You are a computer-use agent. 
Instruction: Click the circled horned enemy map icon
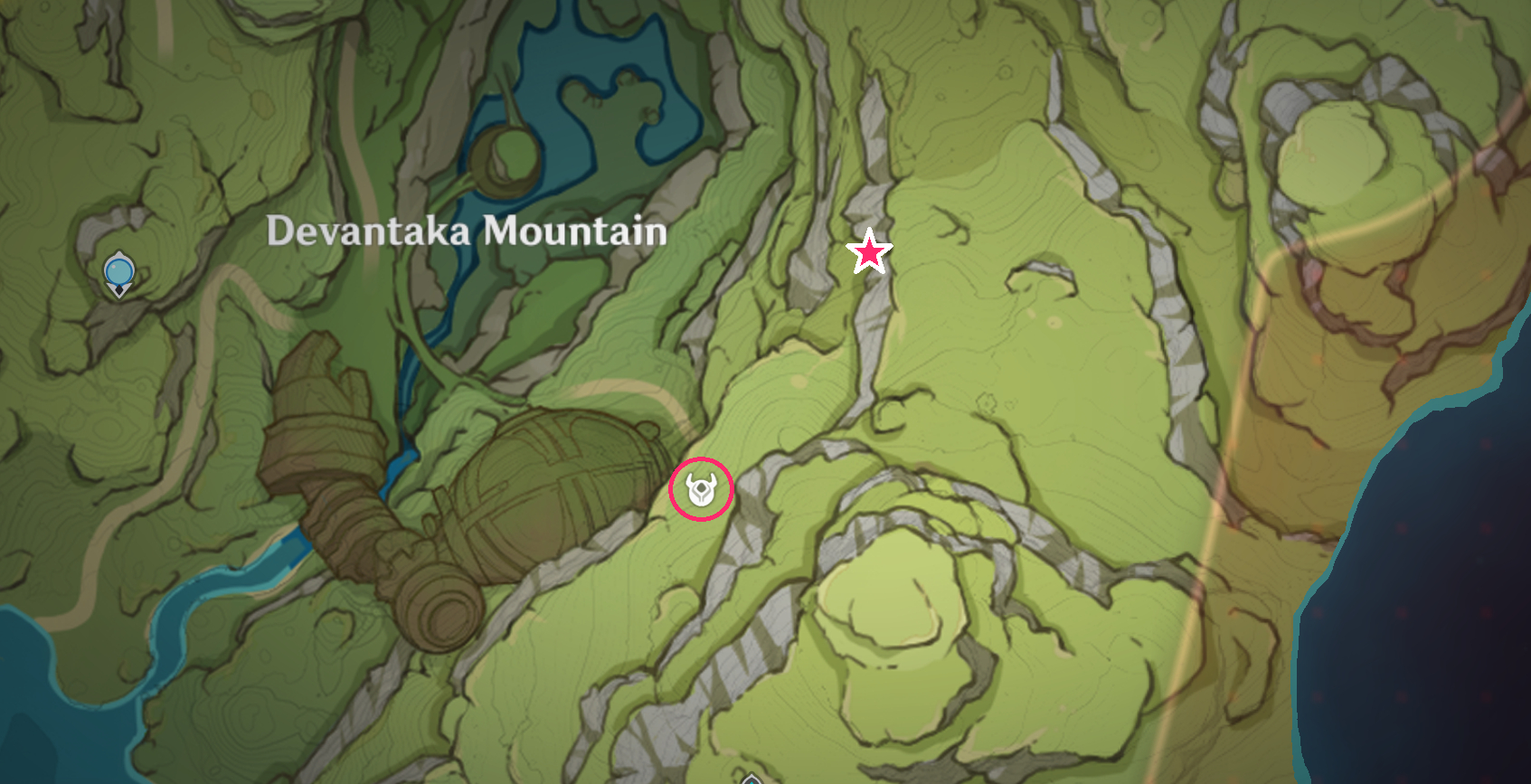click(701, 490)
